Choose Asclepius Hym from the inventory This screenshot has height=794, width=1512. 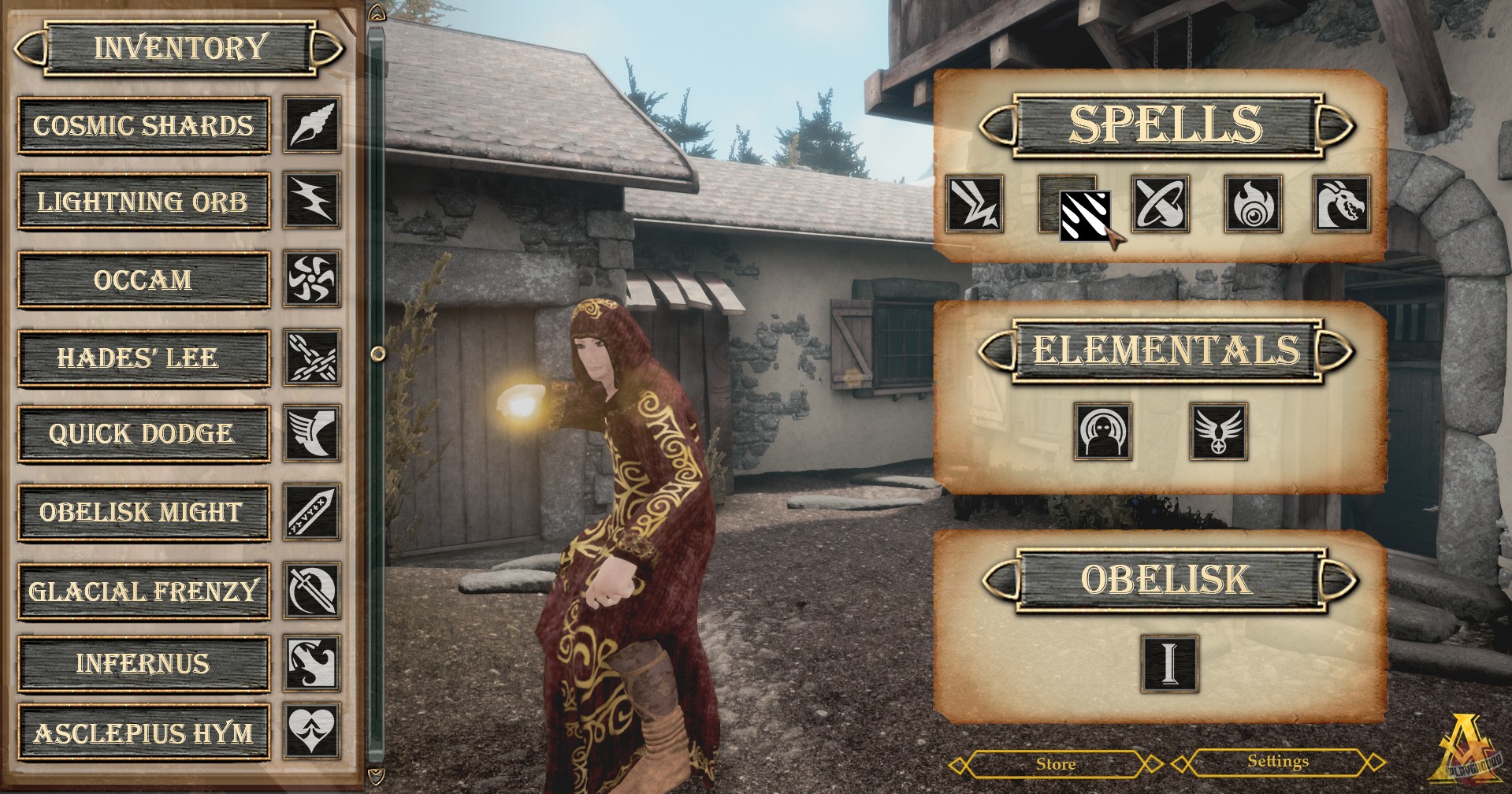click(143, 734)
